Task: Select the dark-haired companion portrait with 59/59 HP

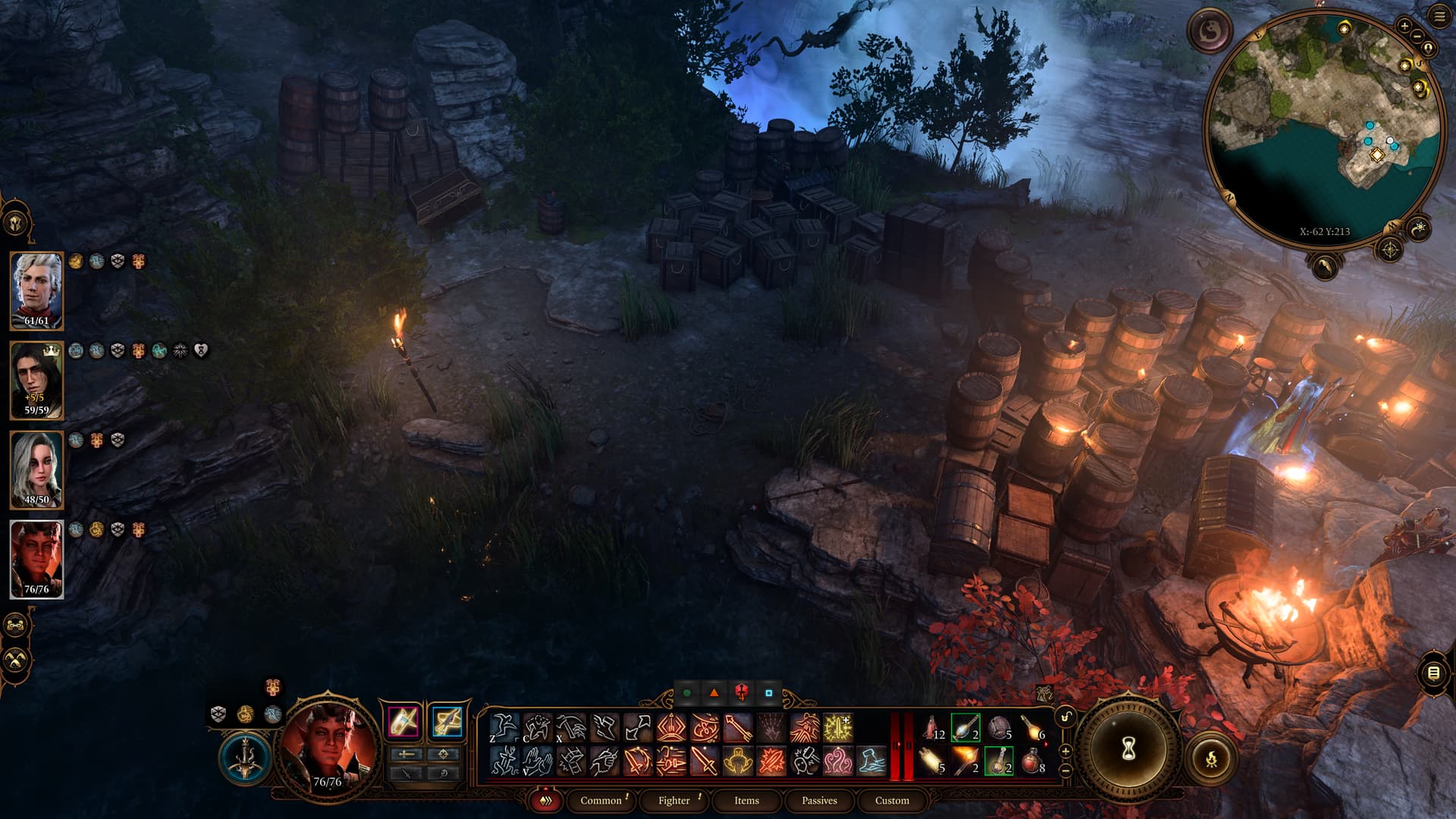Action: pos(36,380)
